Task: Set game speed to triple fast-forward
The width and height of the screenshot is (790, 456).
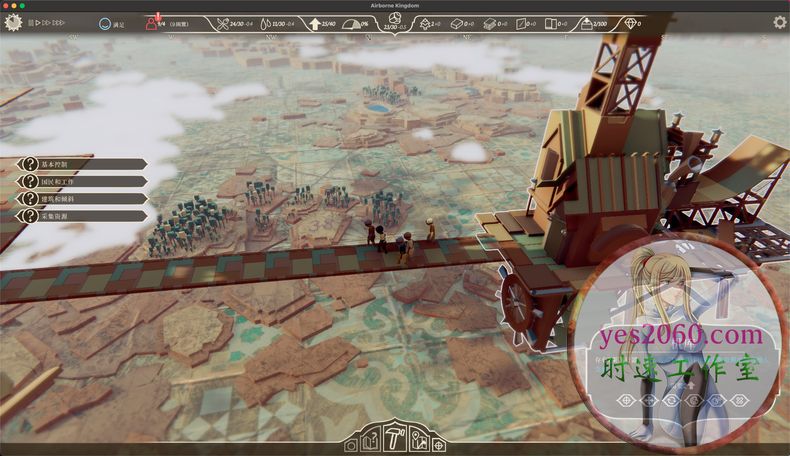Action: (x=59, y=22)
